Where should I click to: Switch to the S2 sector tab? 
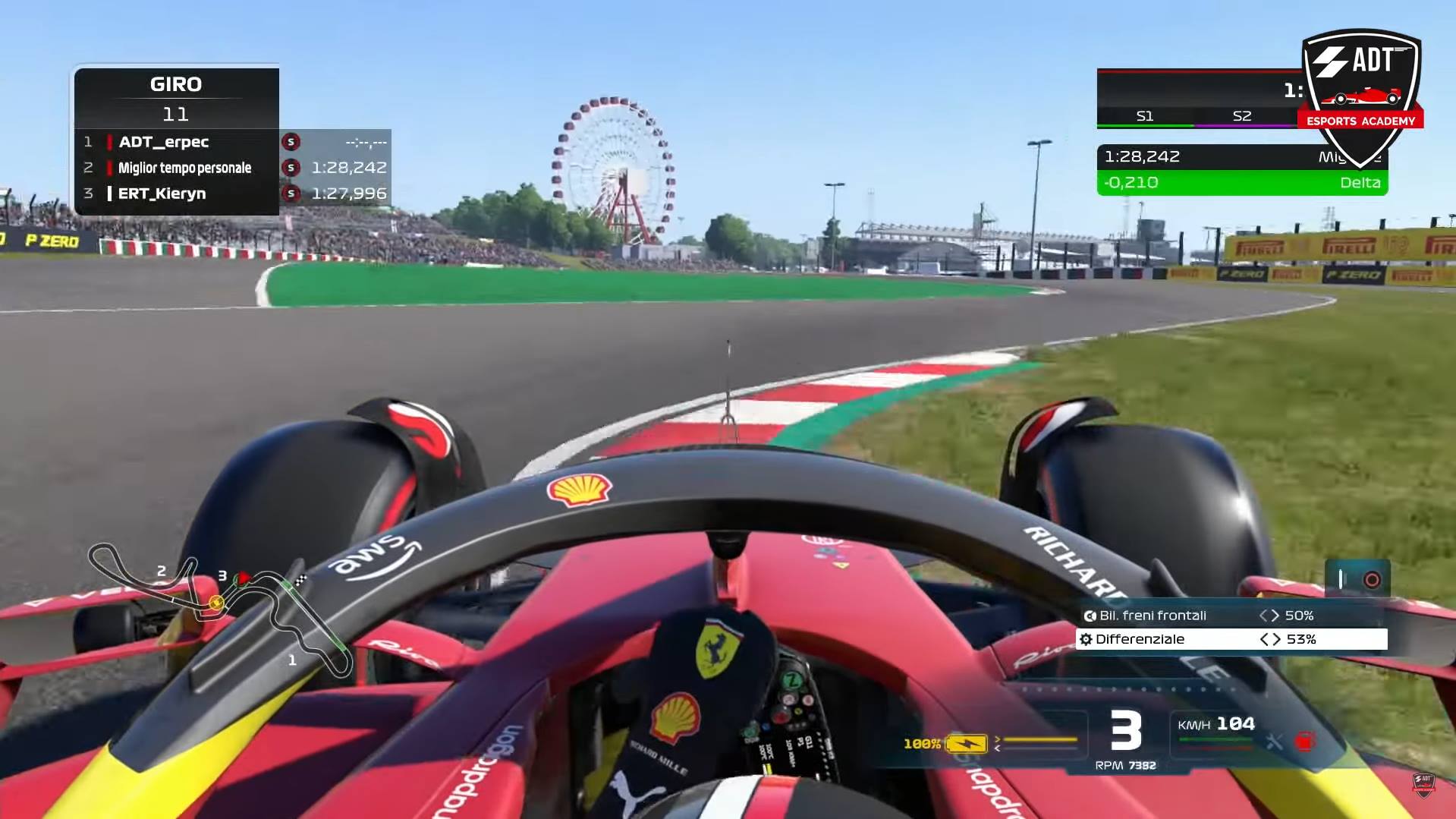[x=1243, y=116]
